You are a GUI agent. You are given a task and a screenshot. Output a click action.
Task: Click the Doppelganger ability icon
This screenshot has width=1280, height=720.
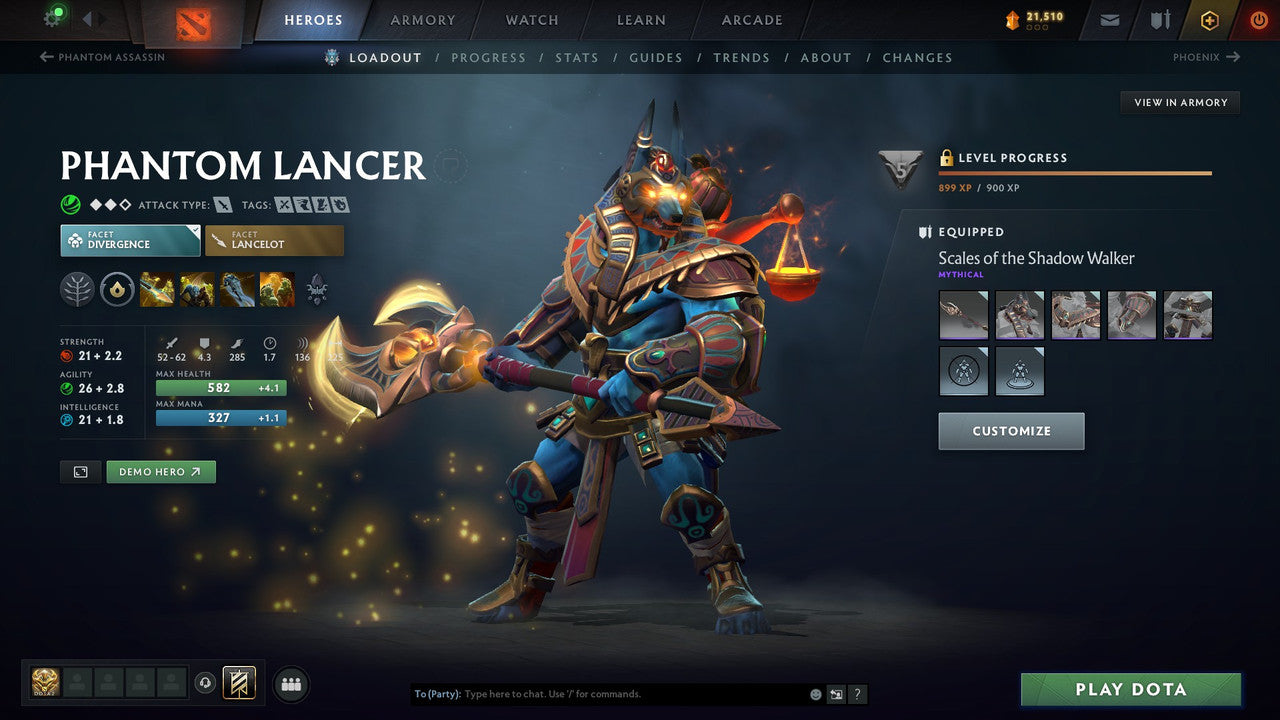tap(198, 289)
